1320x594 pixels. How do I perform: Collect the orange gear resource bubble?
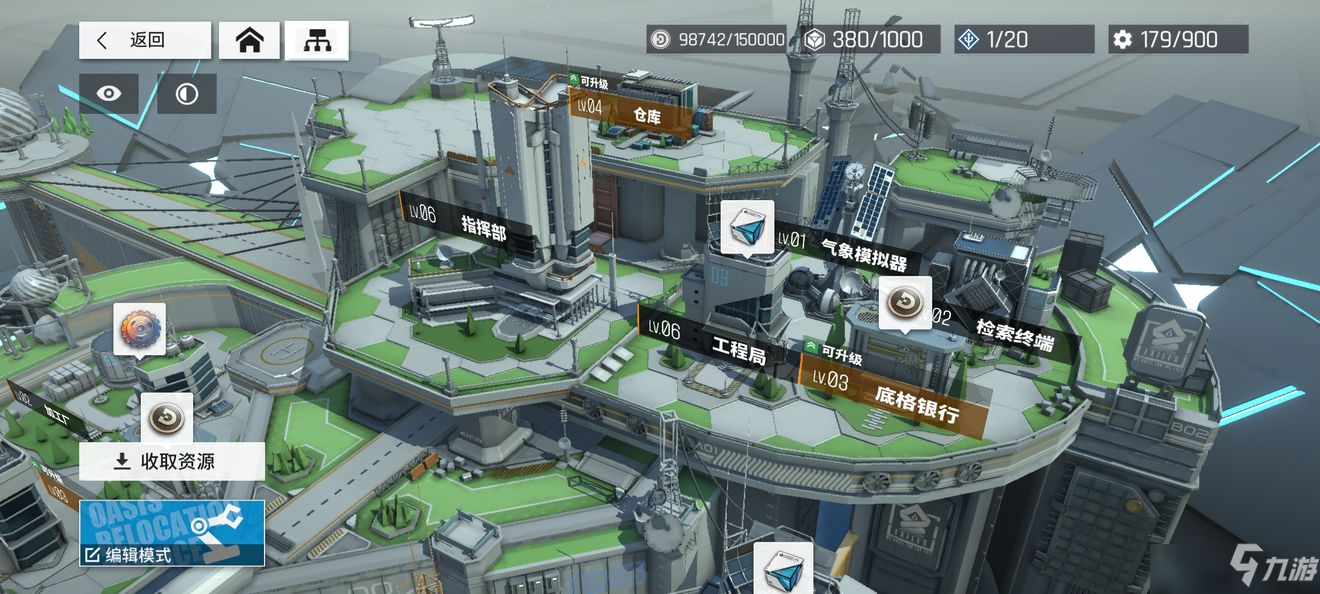click(139, 329)
